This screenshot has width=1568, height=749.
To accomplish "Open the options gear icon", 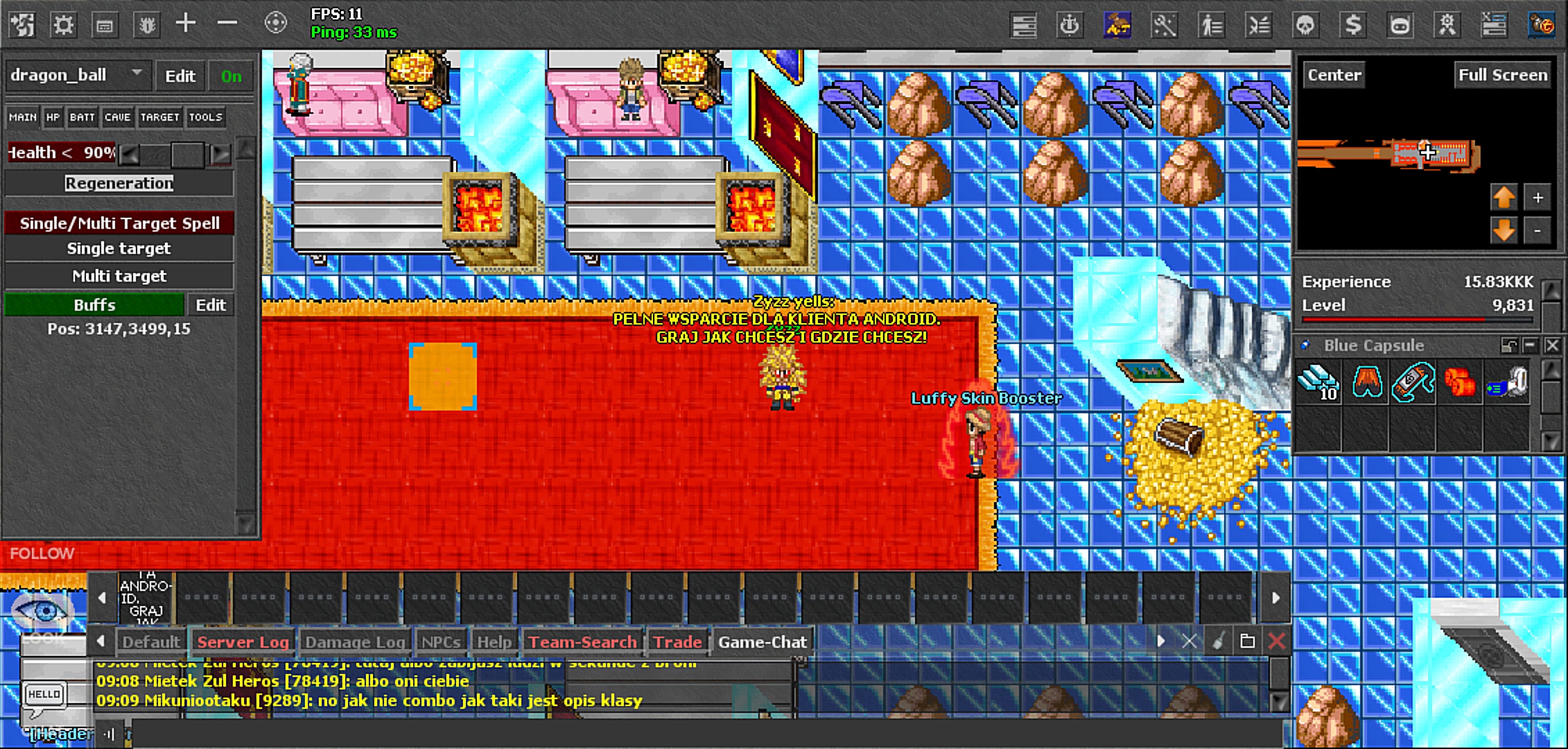I will click(64, 23).
